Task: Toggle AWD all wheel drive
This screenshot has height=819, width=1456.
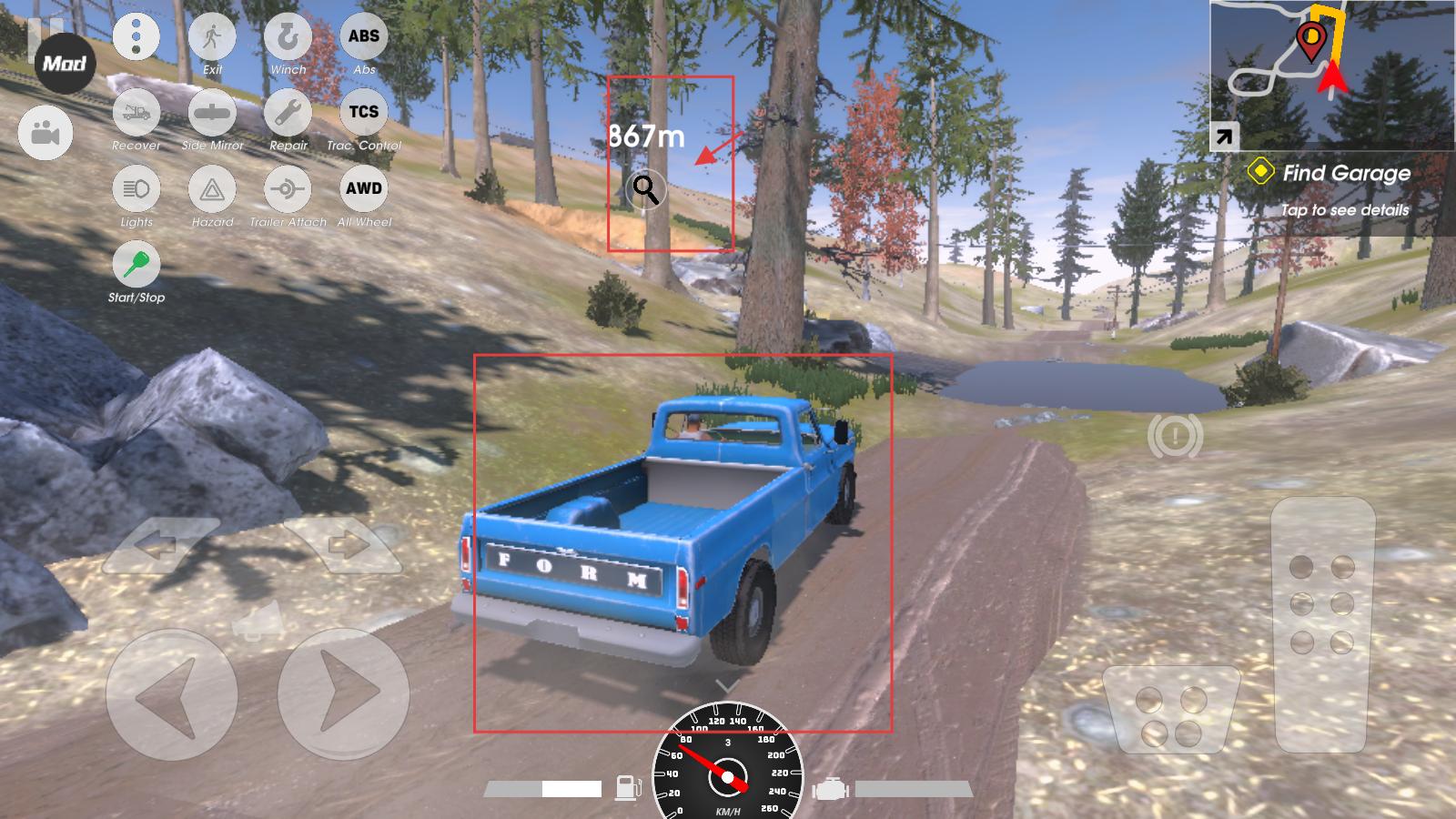Action: (x=364, y=189)
